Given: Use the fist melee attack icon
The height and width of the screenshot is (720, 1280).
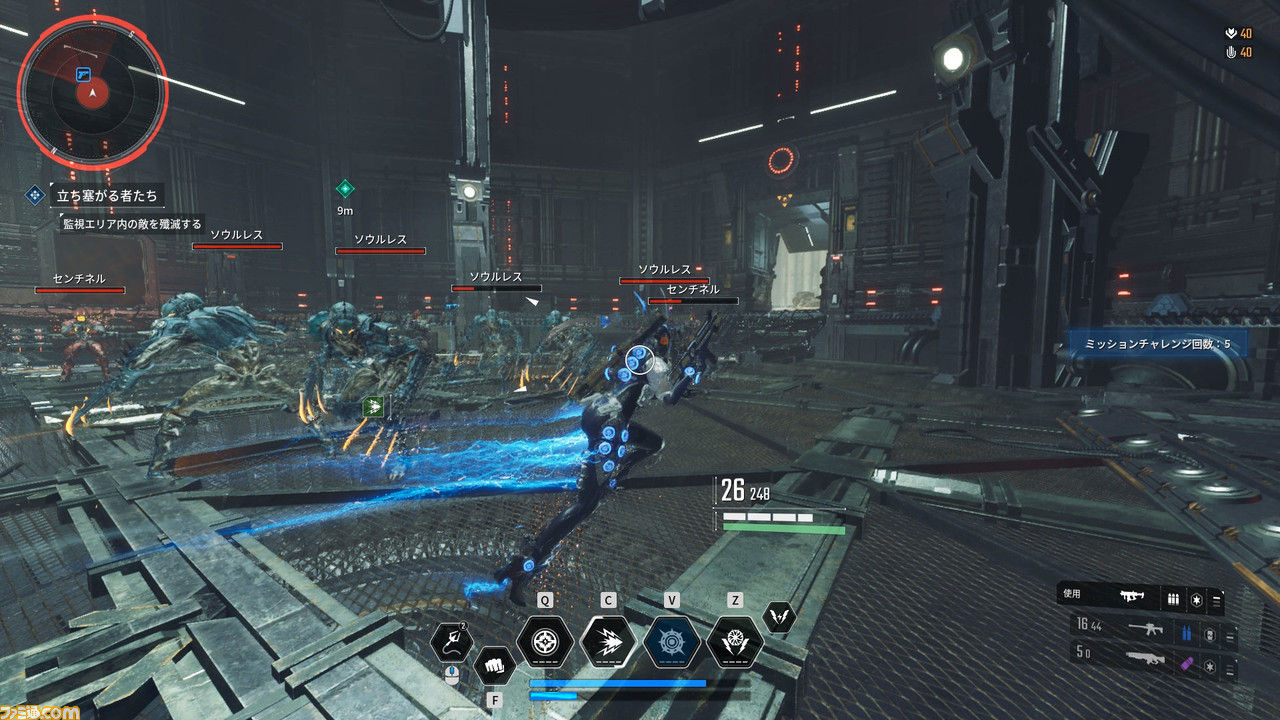Looking at the screenshot, I should point(494,665).
